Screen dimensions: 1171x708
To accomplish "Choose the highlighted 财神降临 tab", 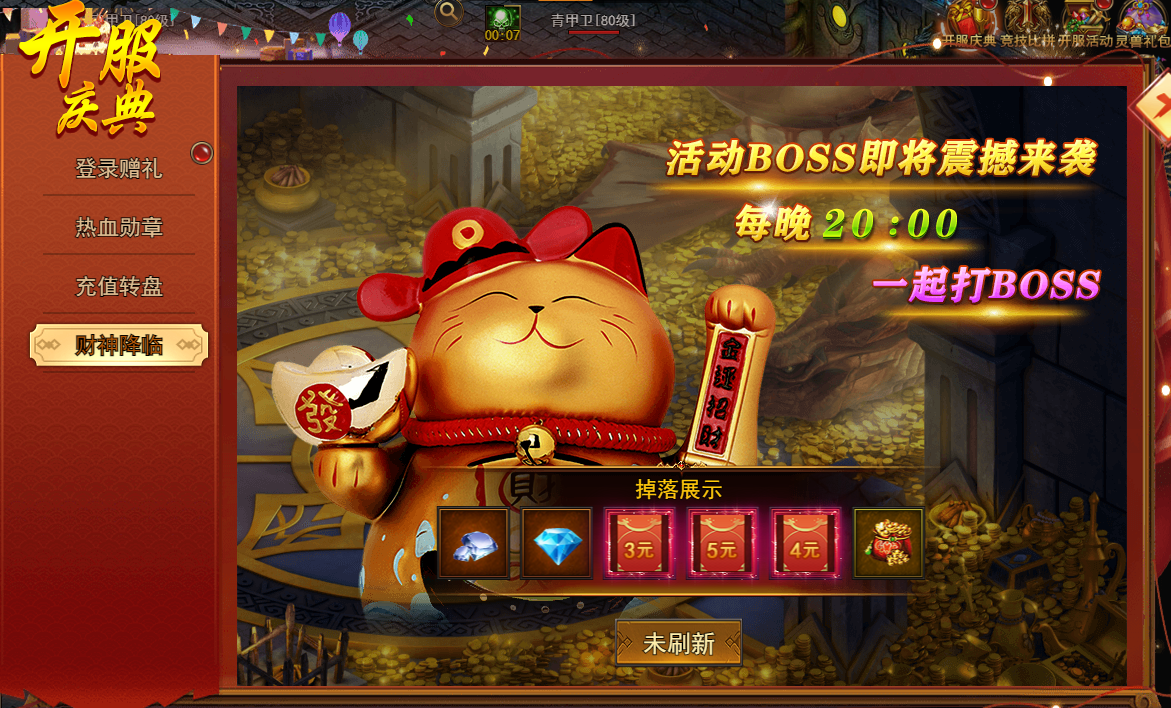I will tap(119, 345).
